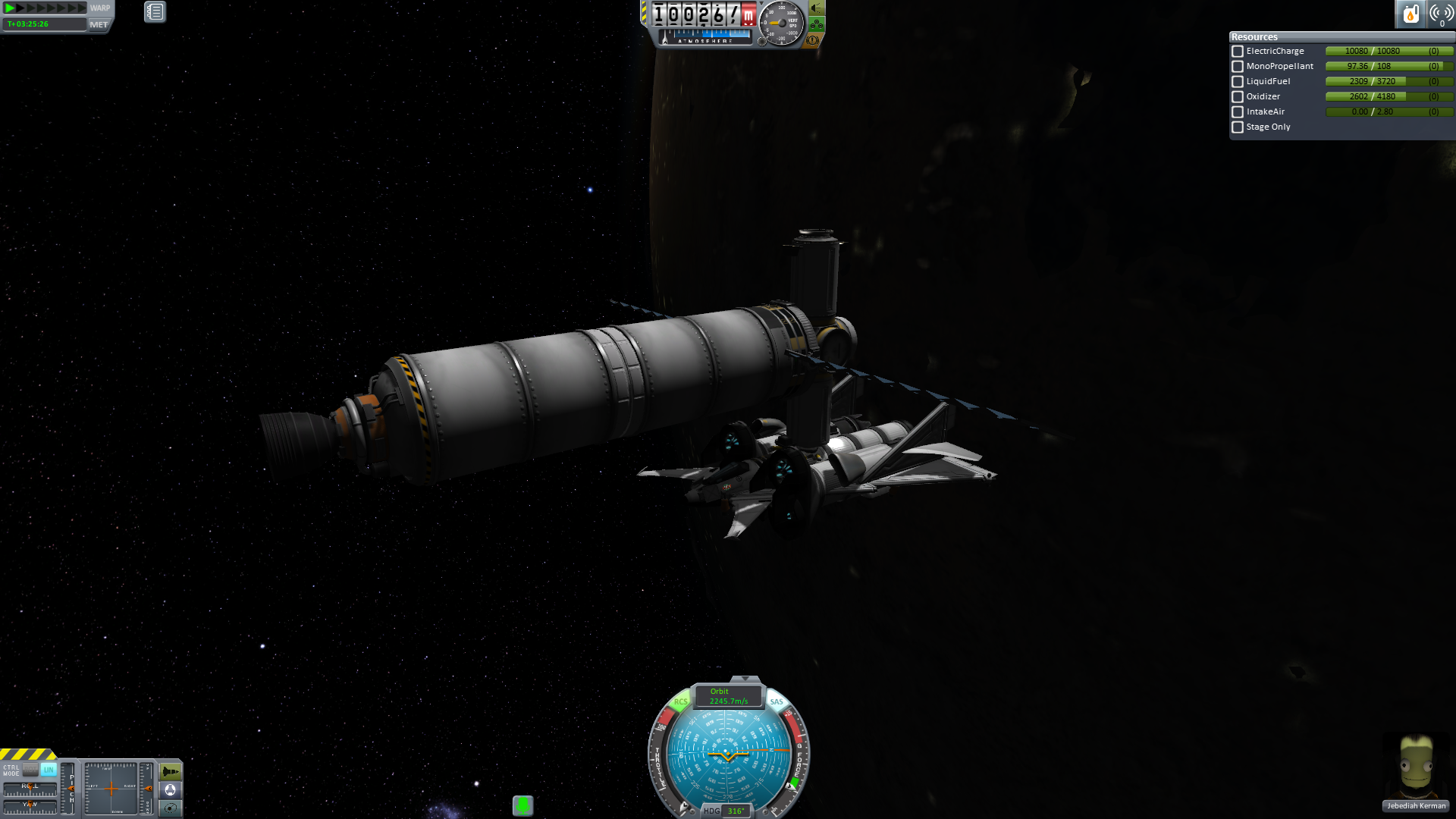Viewport: 1456px width, 819px height.
Task: Select the LIN control mode button
Action: coord(49,769)
